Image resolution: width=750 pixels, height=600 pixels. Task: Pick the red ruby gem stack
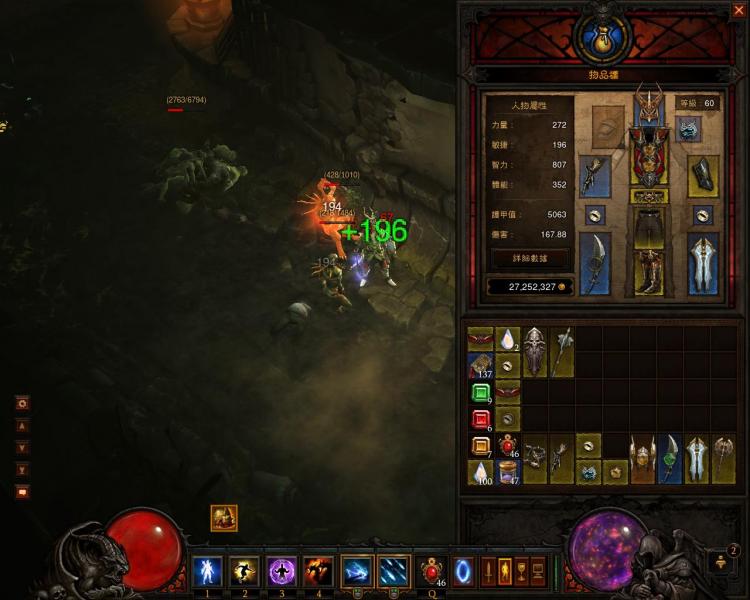coord(481,418)
